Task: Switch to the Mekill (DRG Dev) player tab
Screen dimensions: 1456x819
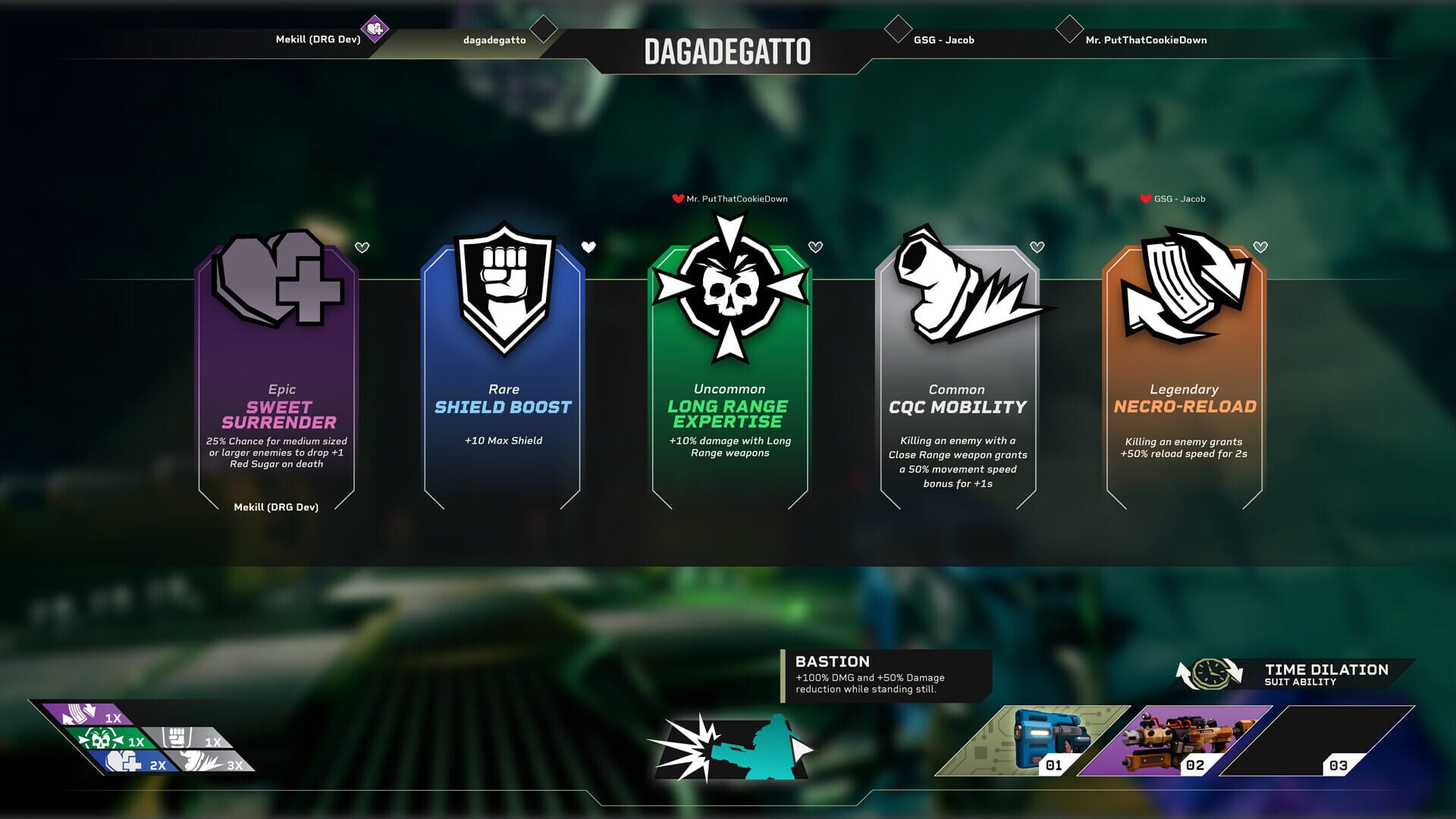Action: tap(318, 39)
